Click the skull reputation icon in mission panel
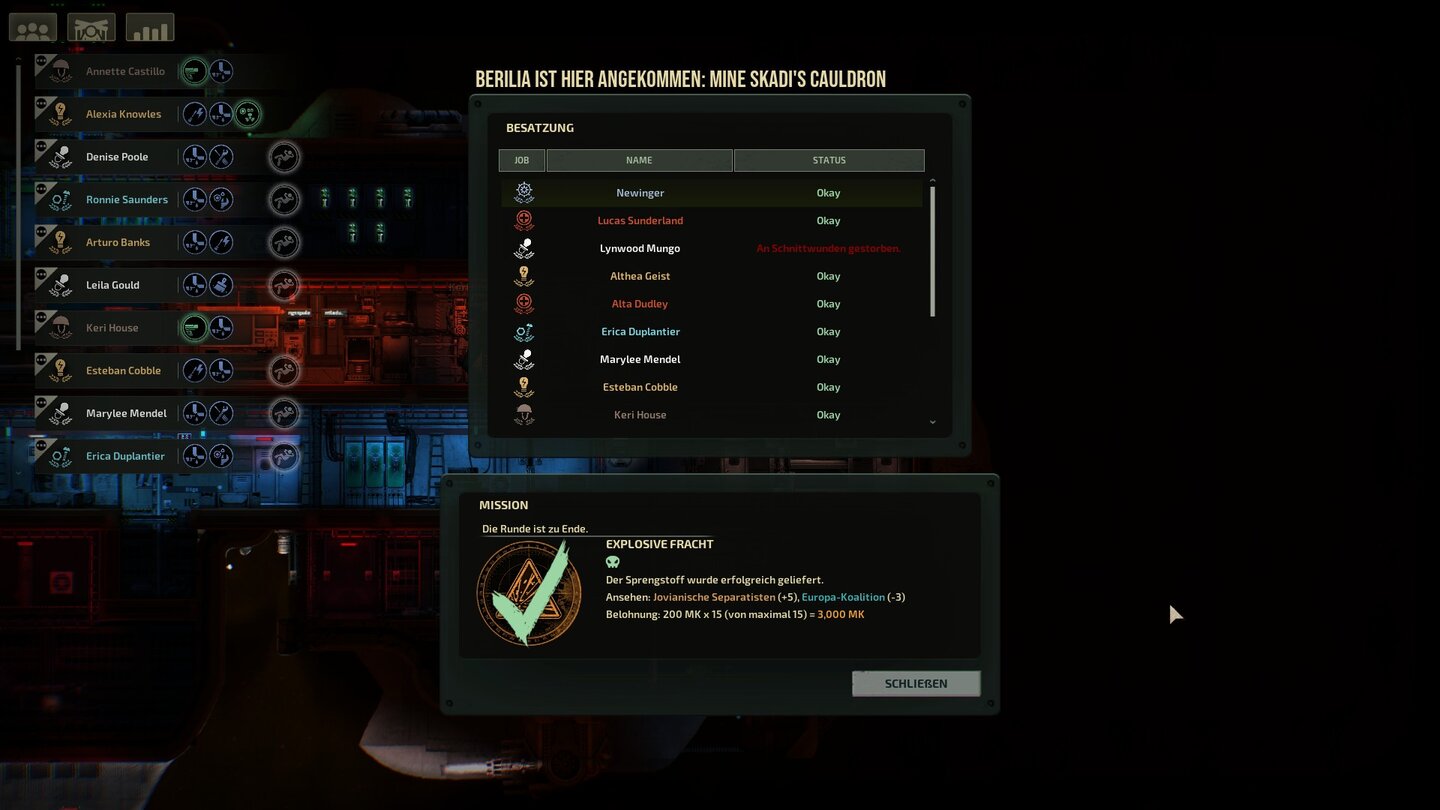This screenshot has width=1440, height=810. tap(612, 562)
